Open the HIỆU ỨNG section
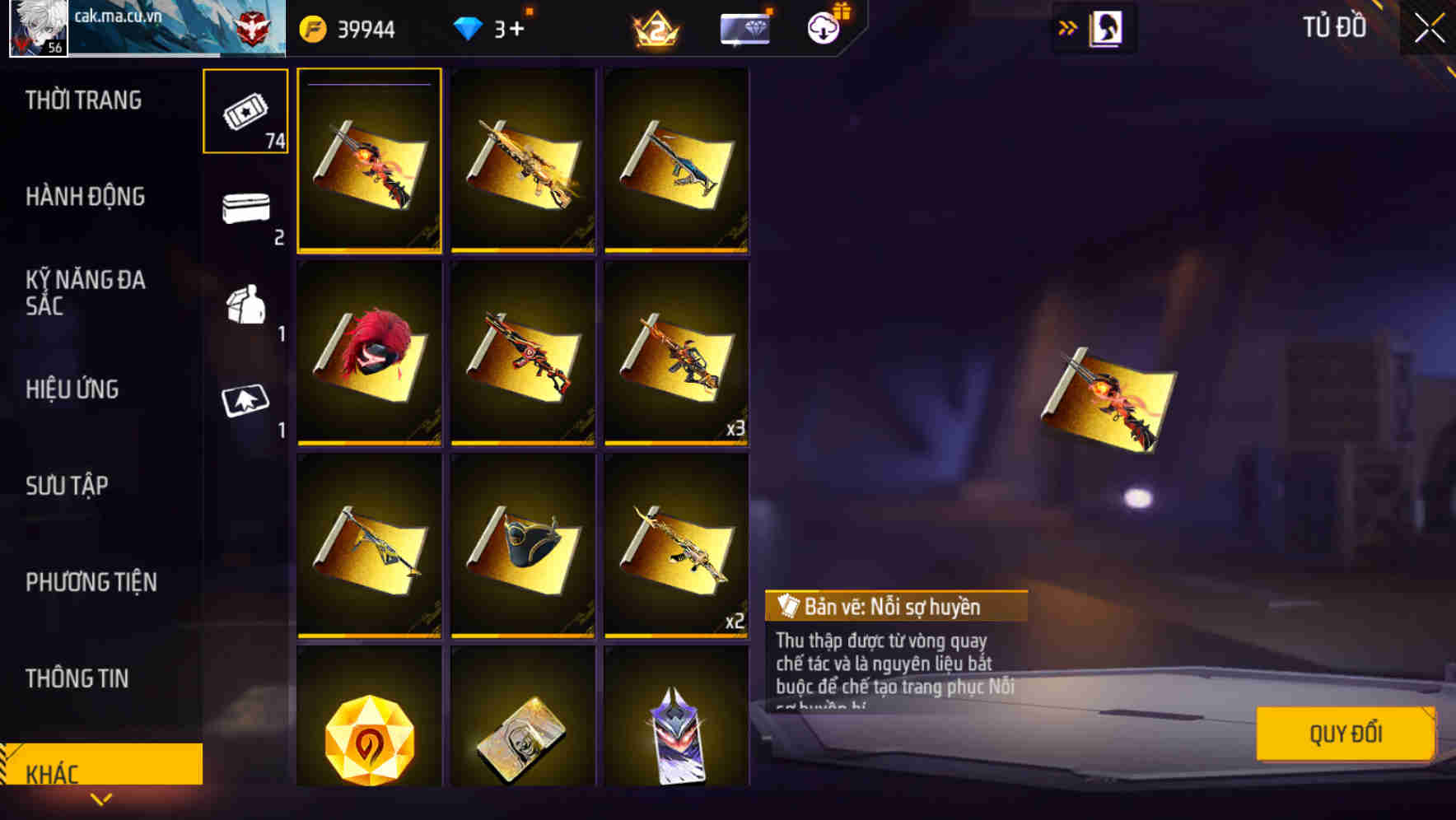 point(74,389)
